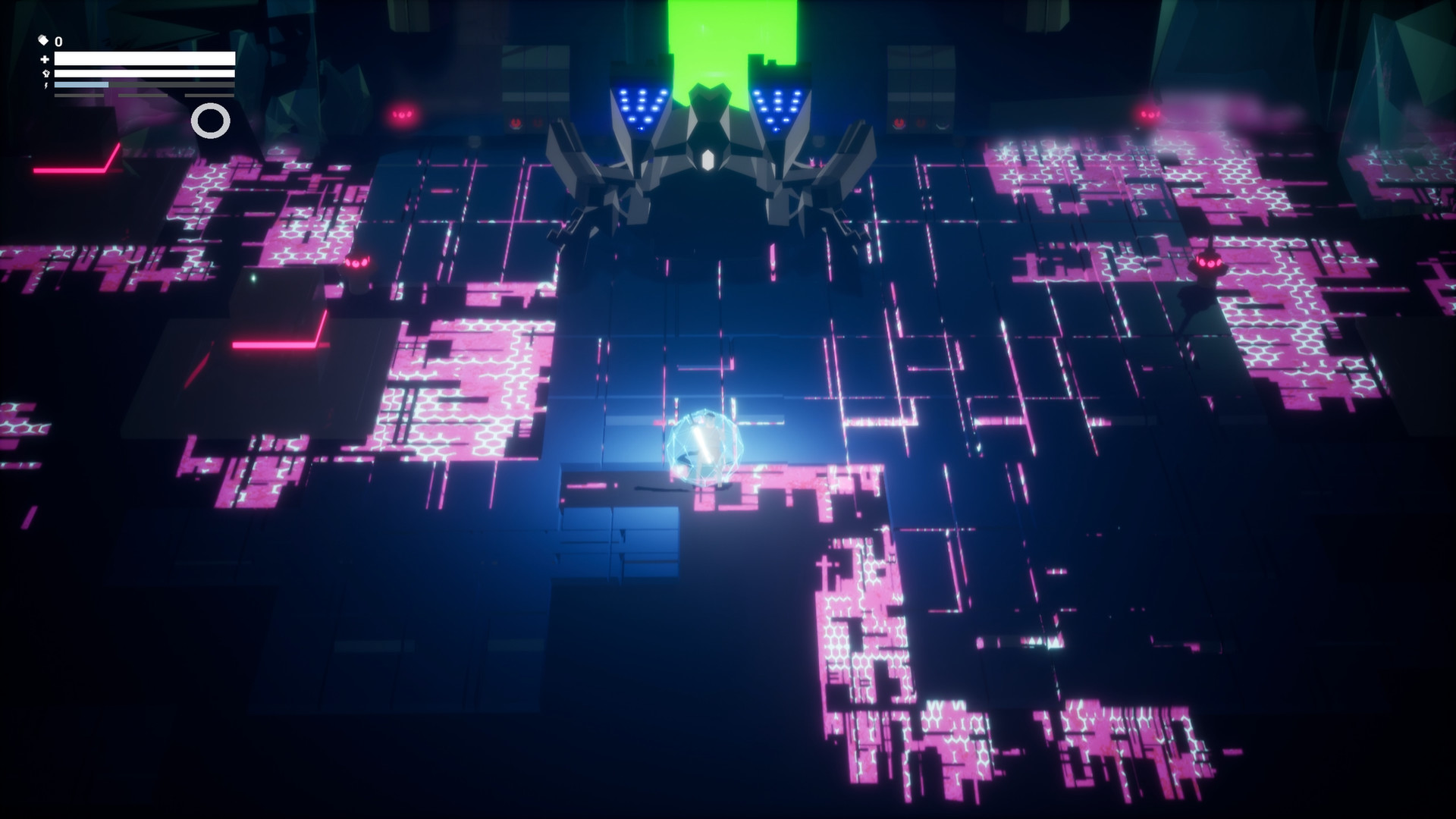Click the diamond currency icon in the HUD
Screen dimensions: 1456x819
[43, 41]
